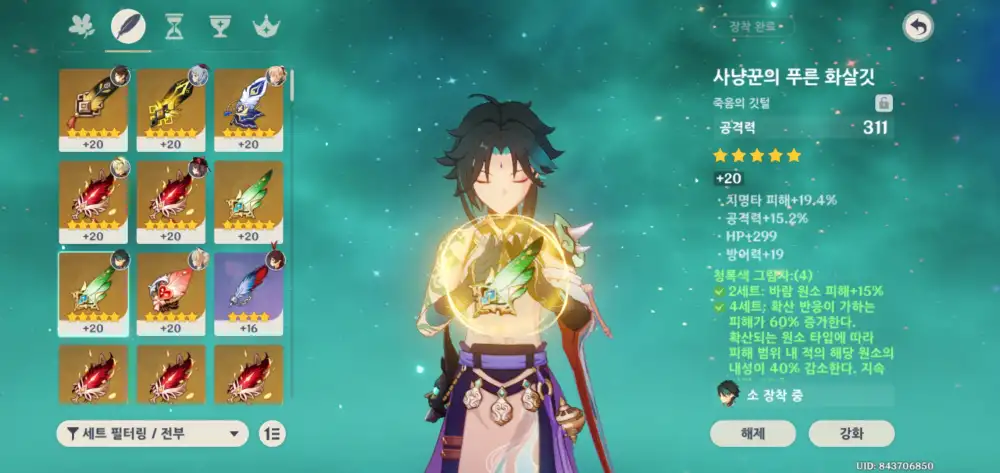The width and height of the screenshot is (1000, 473).
Task: Toggle the artifact lock icon
Action: pos(883,103)
